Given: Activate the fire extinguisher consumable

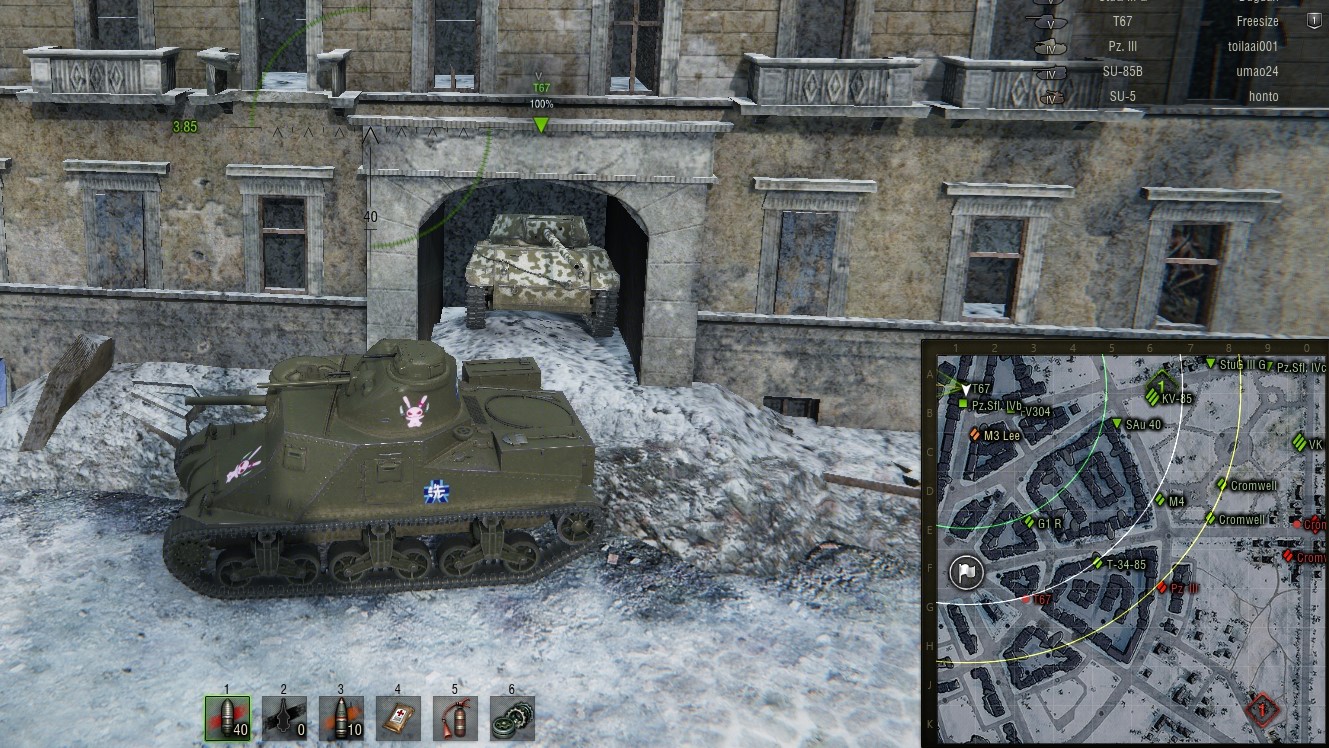Looking at the screenshot, I should (x=455, y=718).
